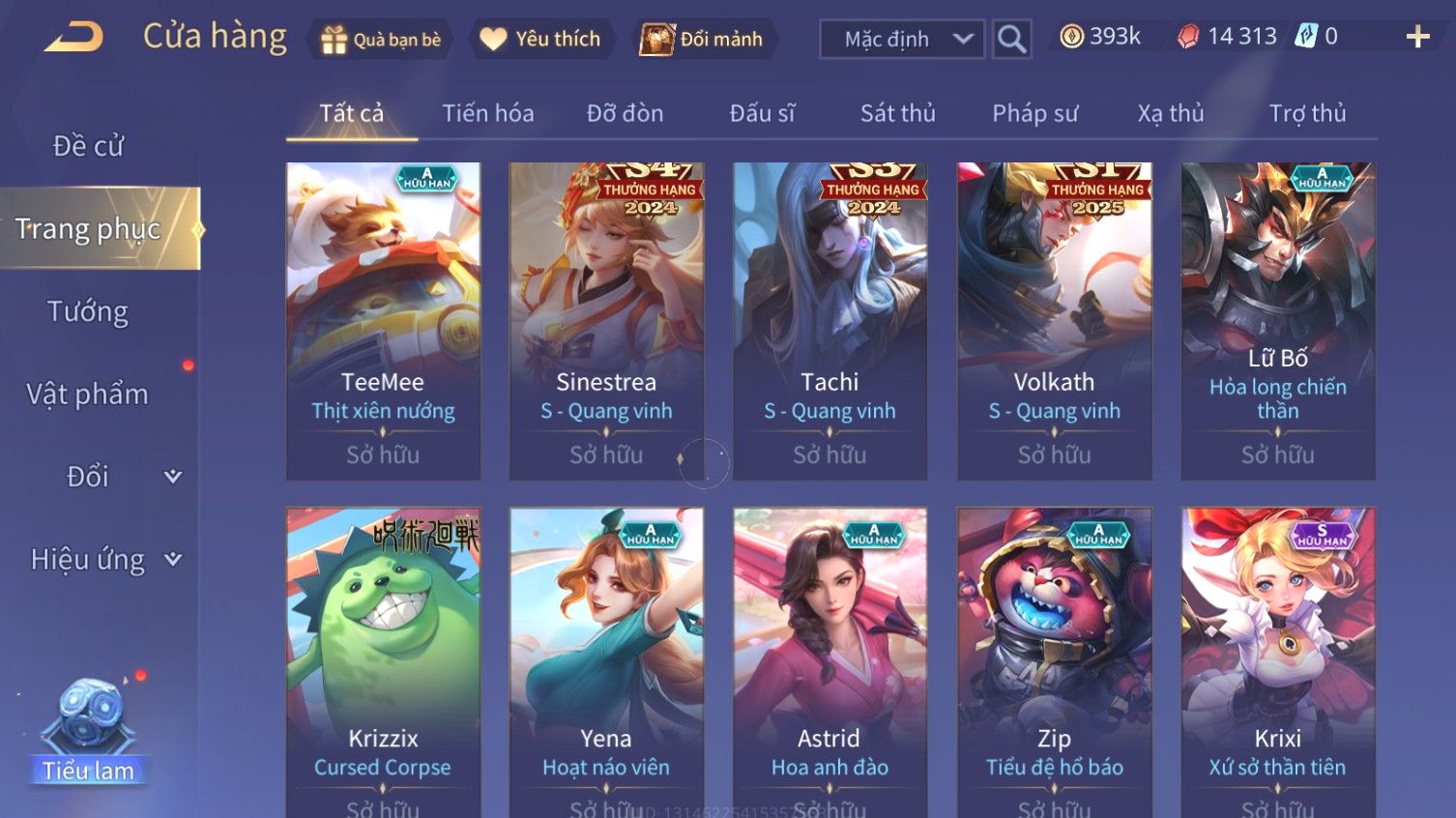1456x818 pixels.
Task: Choose the Xạ thủ marksman tab
Action: (x=1170, y=114)
